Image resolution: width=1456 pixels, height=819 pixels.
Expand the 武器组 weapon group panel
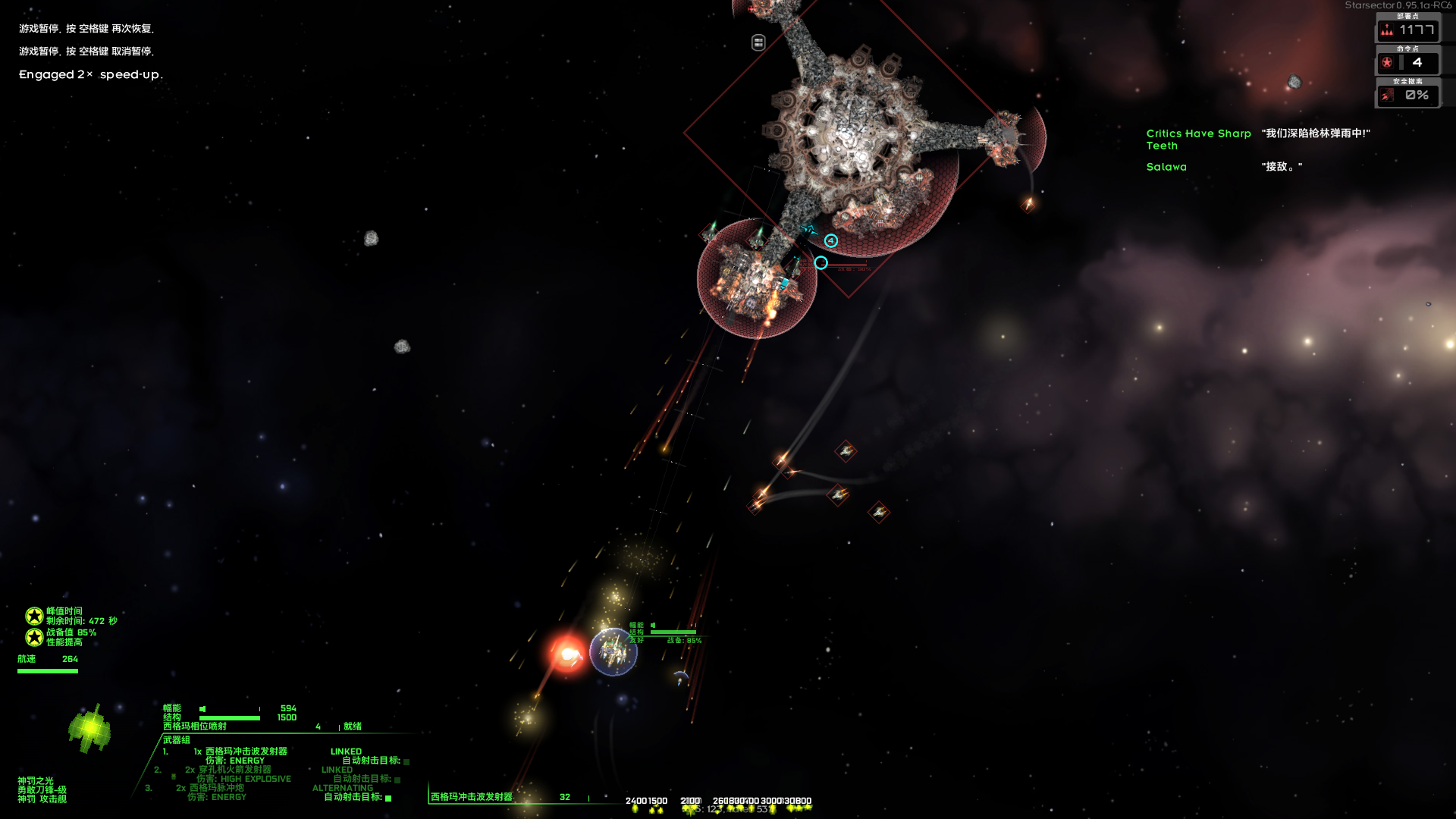click(x=176, y=739)
